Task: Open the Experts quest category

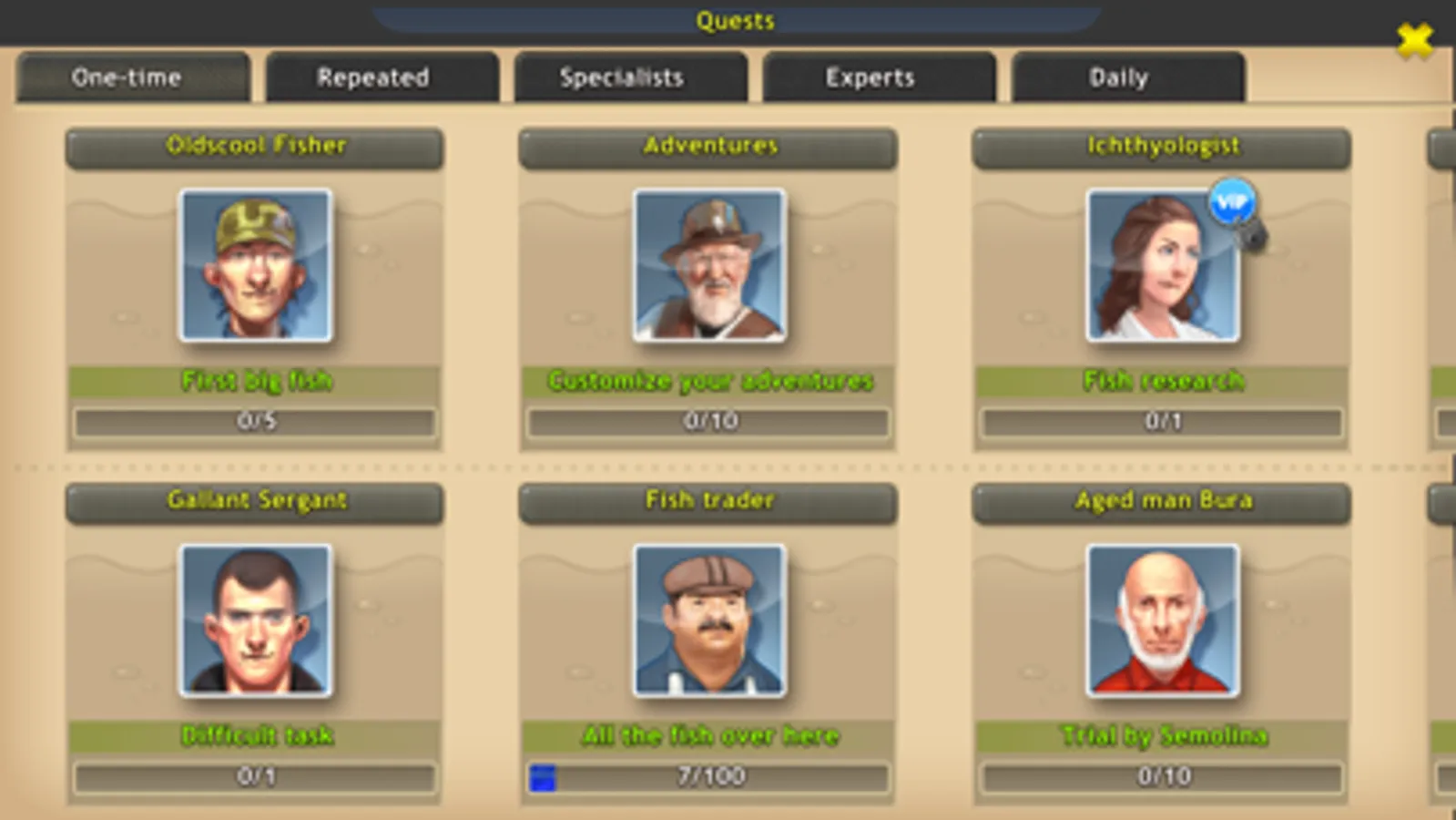Action: 870,77
